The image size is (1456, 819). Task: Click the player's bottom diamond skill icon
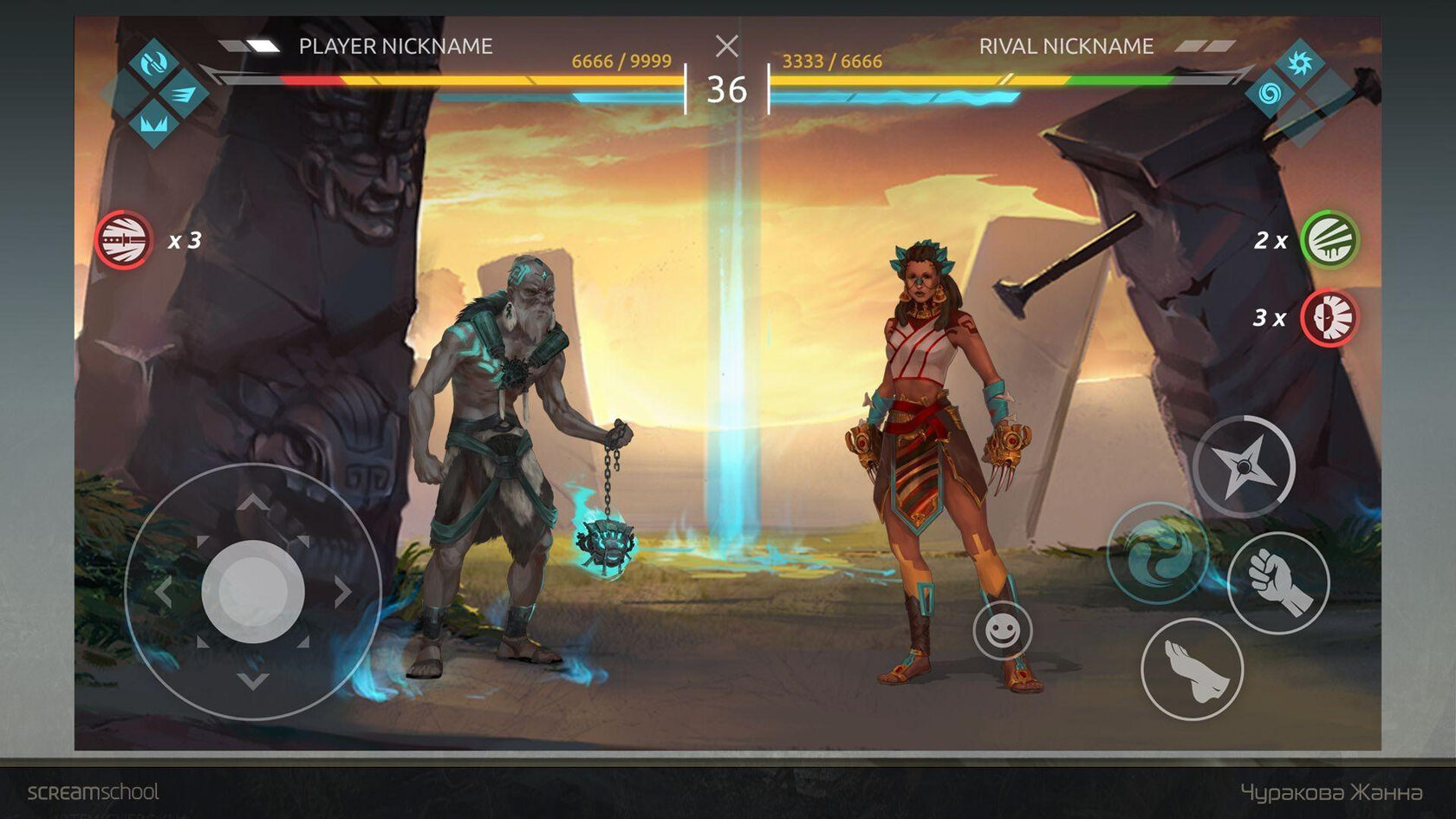point(153,121)
